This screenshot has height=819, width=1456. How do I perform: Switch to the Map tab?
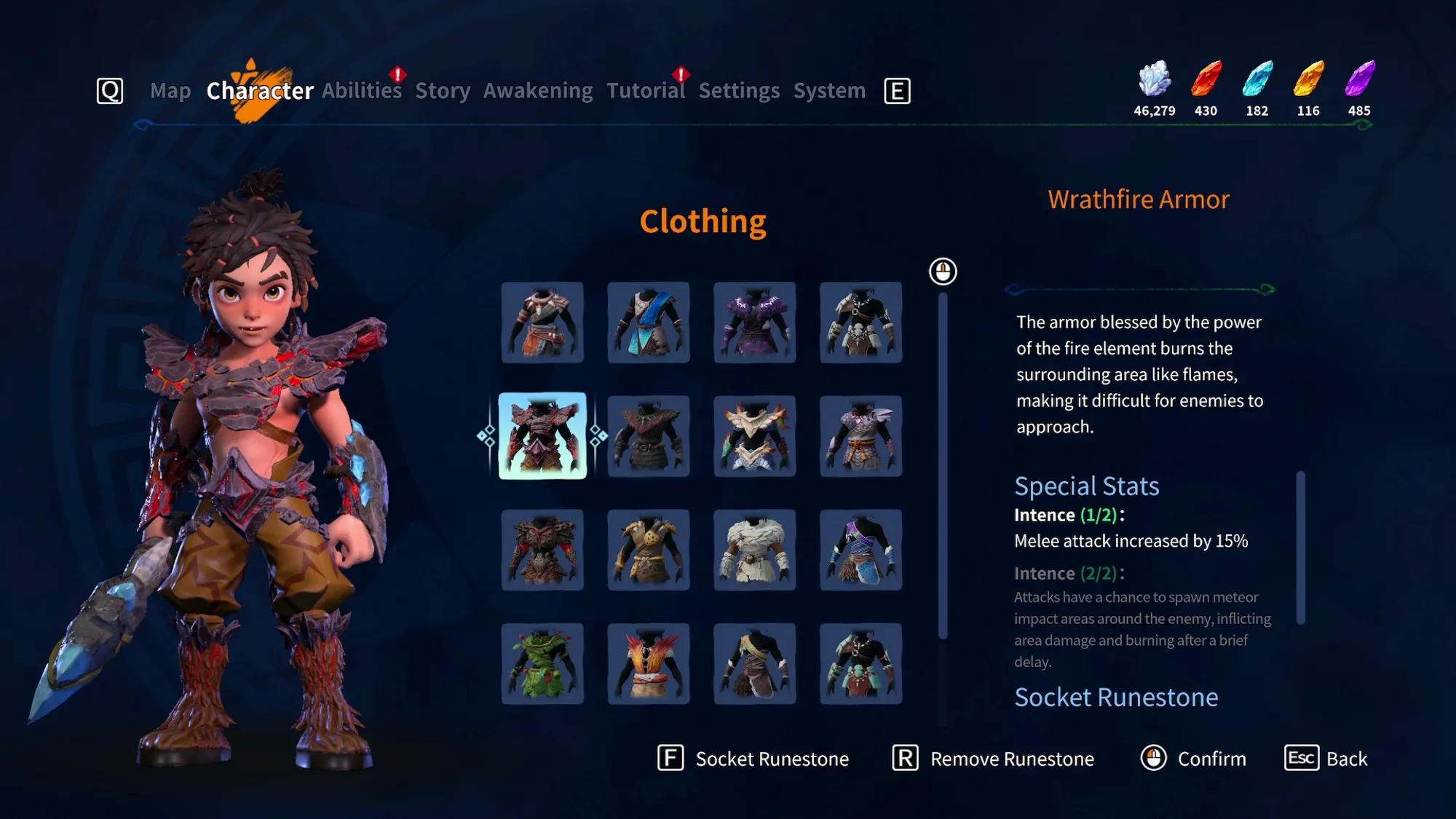coord(170,91)
